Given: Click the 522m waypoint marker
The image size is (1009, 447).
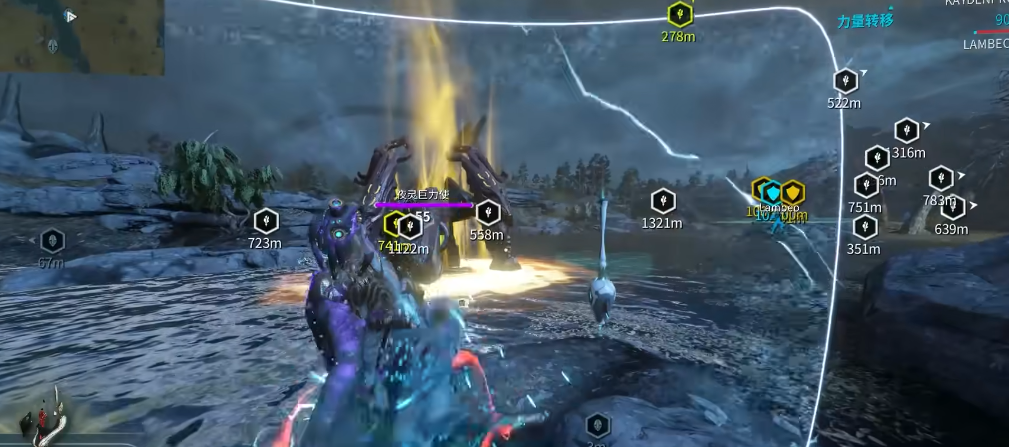Looking at the screenshot, I should coord(845,80).
